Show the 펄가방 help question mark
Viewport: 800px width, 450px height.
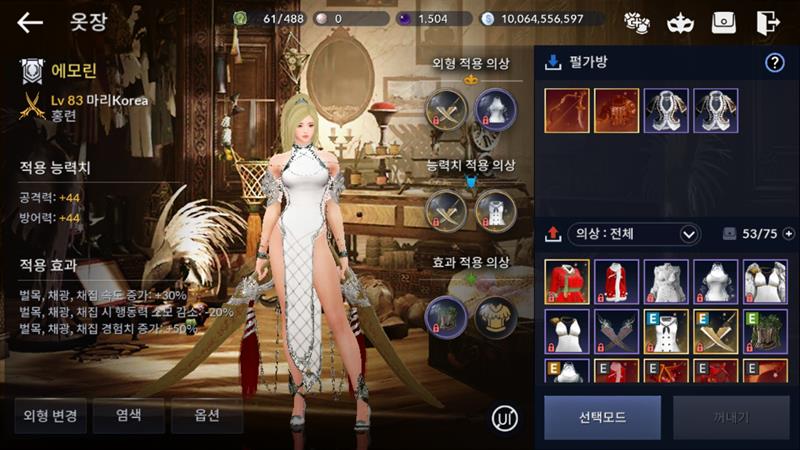(774, 63)
